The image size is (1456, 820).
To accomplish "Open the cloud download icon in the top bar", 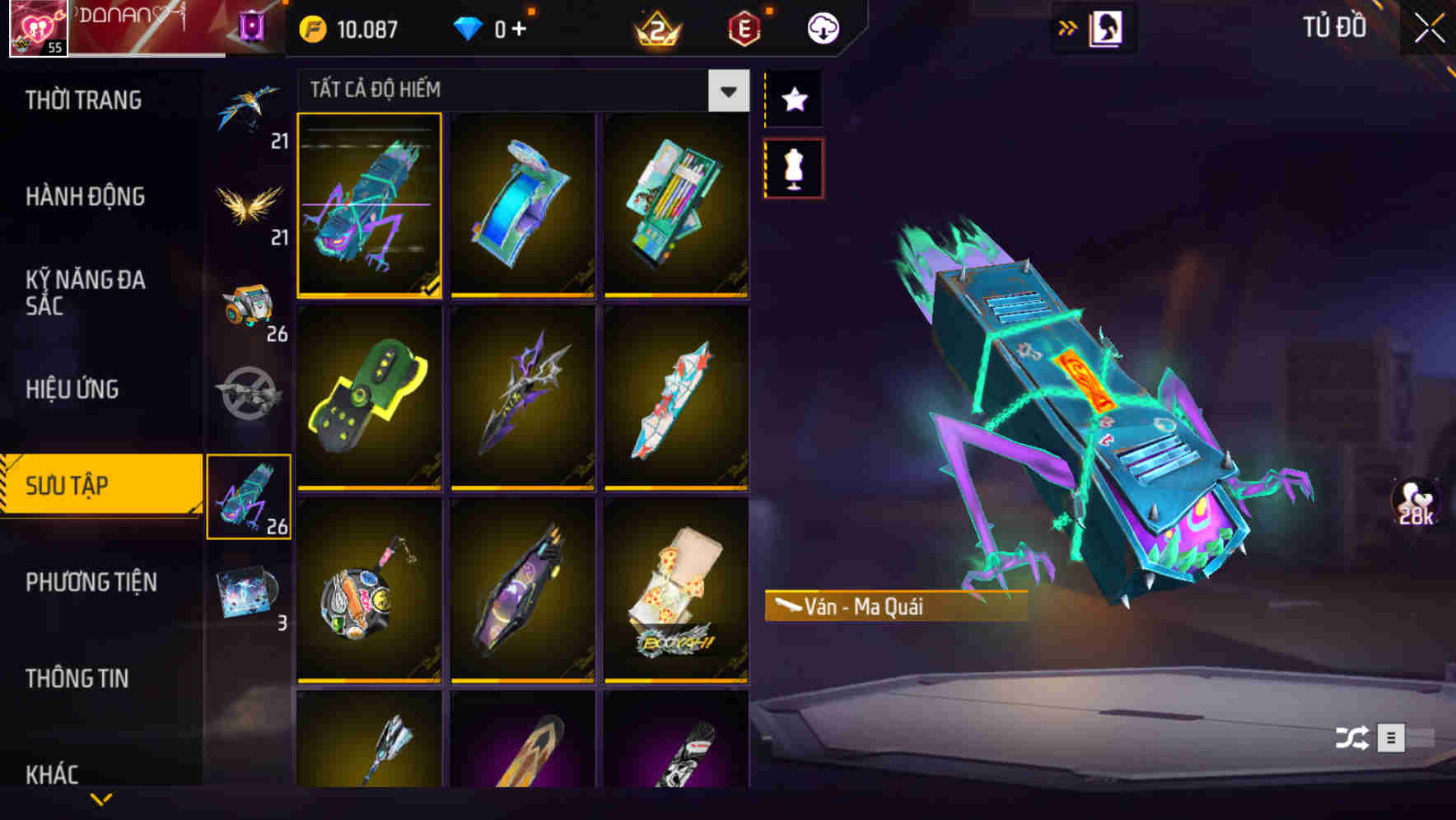I will coord(822,27).
